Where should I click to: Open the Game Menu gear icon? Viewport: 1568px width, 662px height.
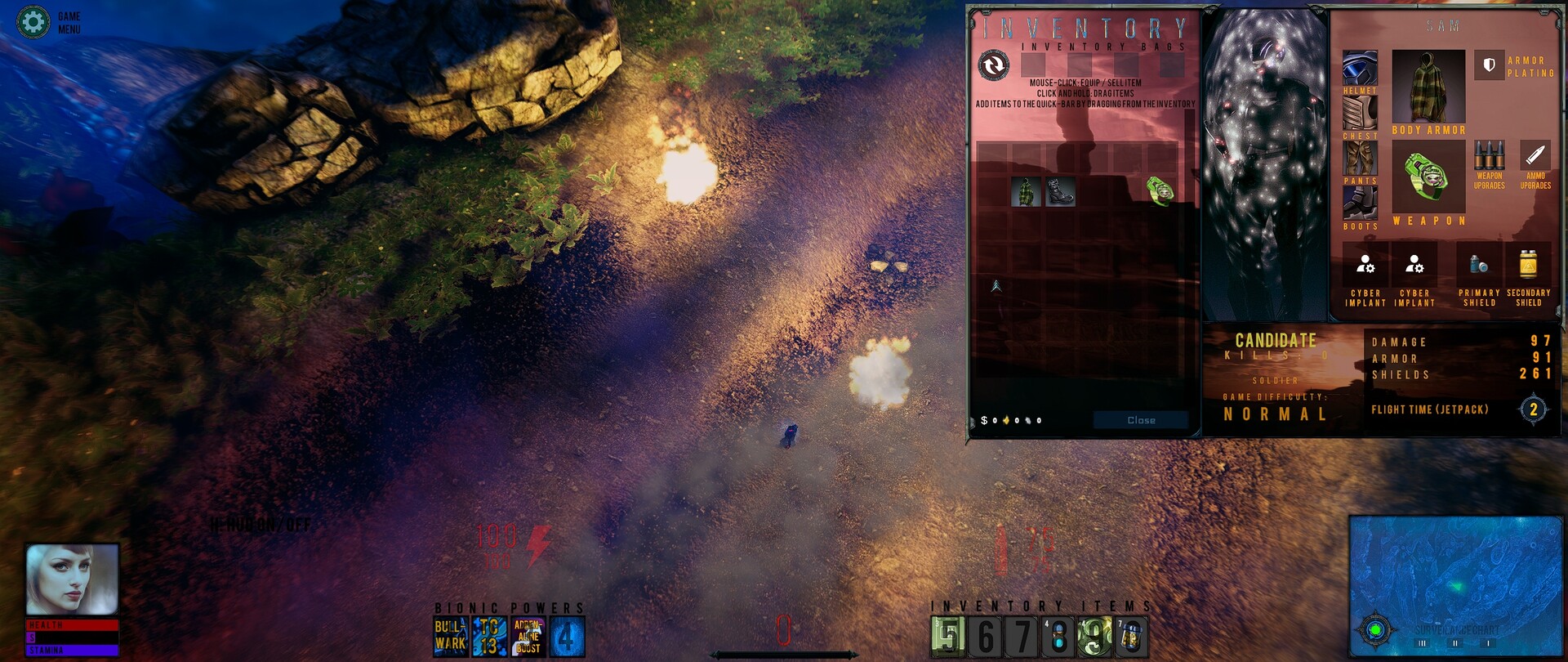click(33, 22)
